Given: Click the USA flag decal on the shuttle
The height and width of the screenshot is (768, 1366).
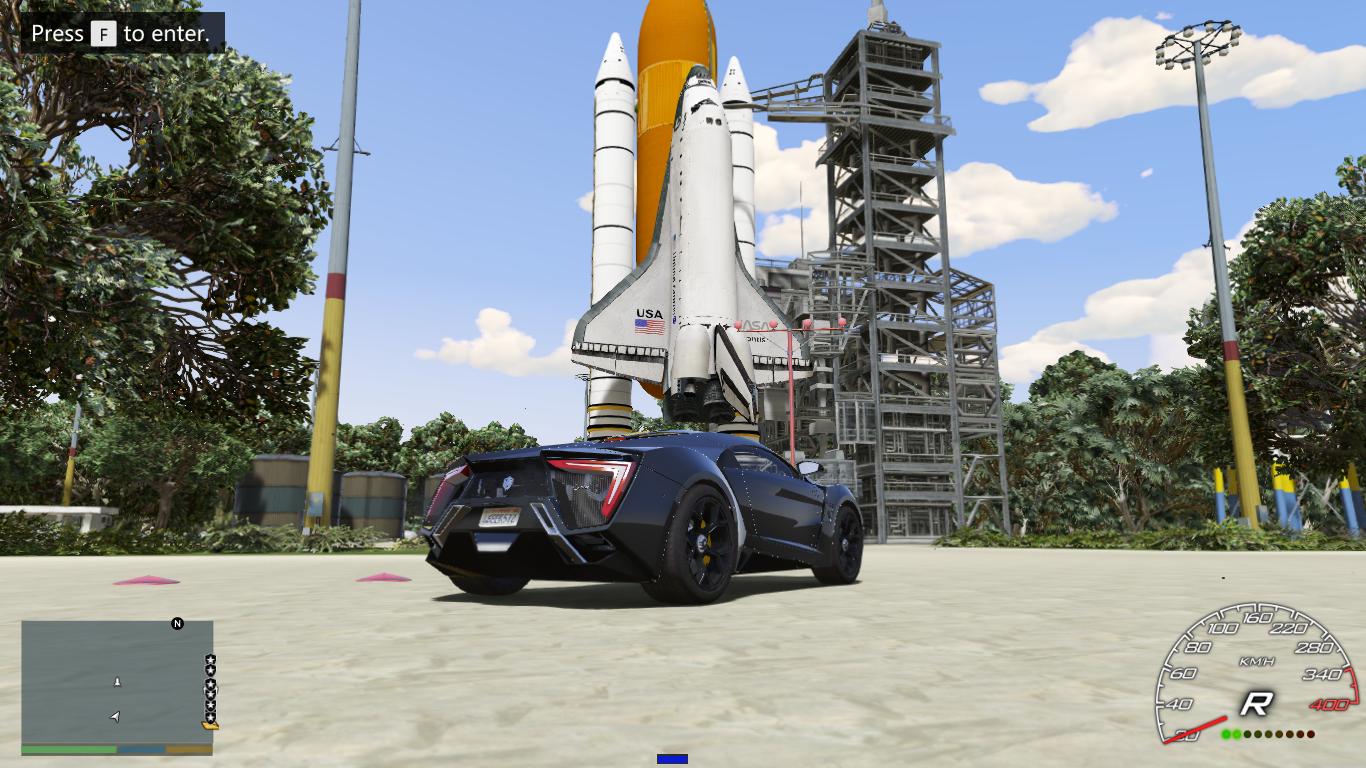Looking at the screenshot, I should click(648, 324).
